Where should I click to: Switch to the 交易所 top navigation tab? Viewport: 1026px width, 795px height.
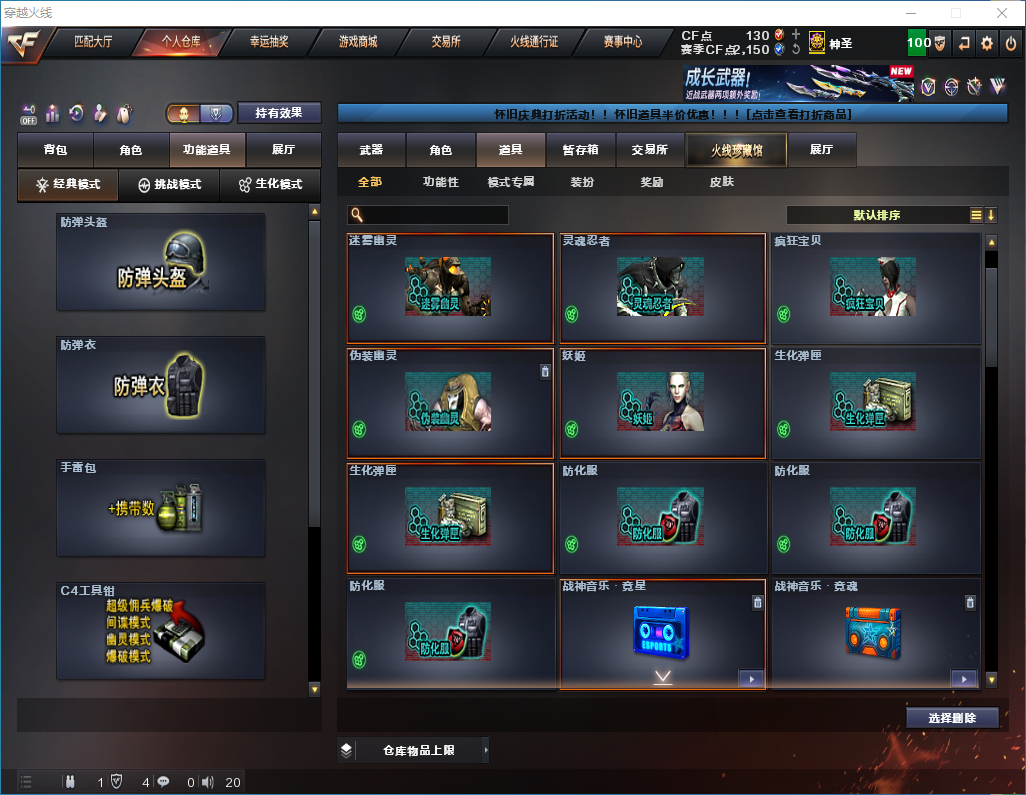coord(446,42)
